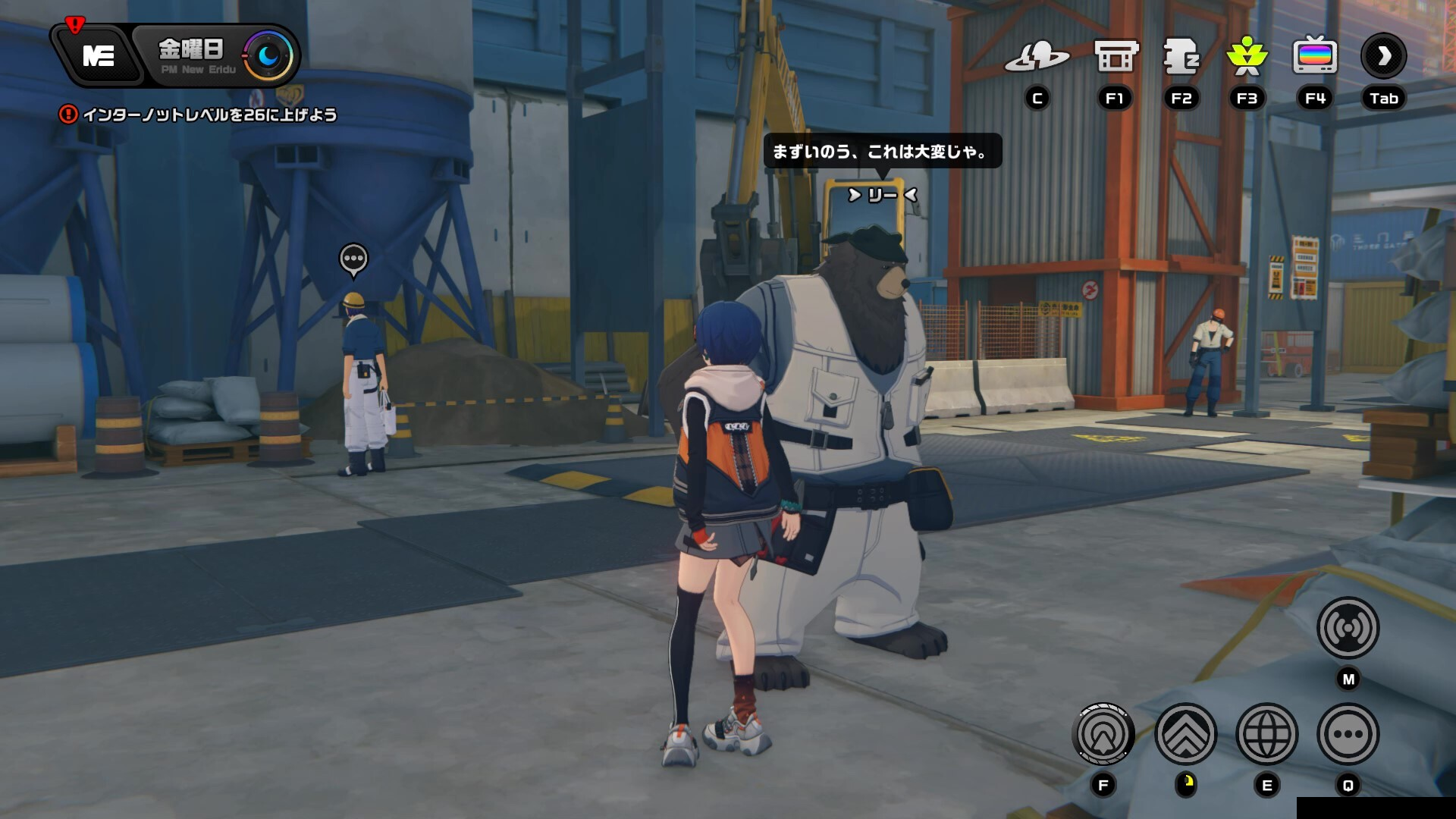Open the Inter-Knot level 26 objective tracker
This screenshot has height=819, width=1456.
(x=199, y=115)
